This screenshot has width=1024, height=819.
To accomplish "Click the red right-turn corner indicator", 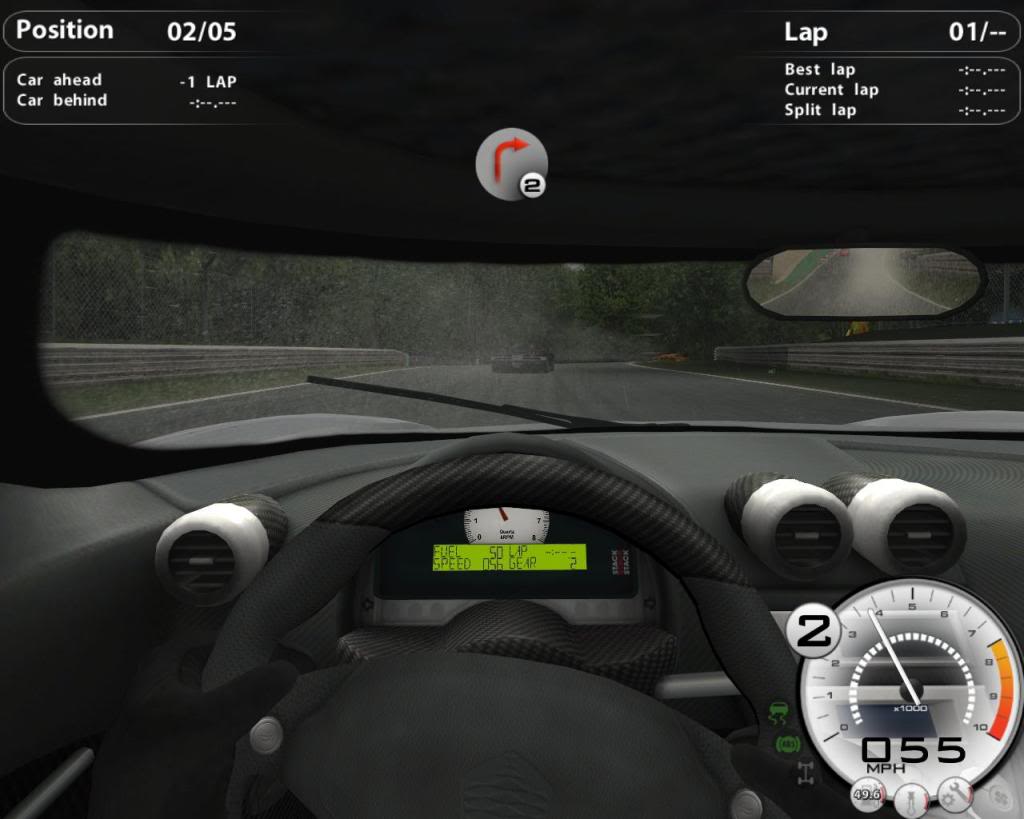I will (511, 163).
